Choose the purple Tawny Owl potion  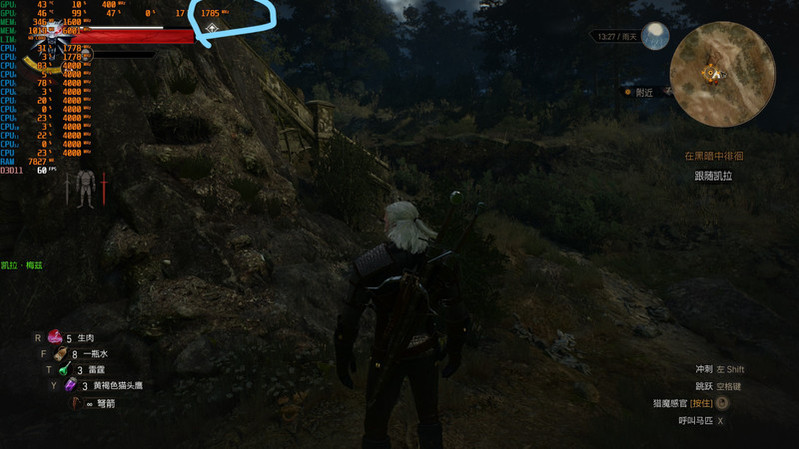(70, 385)
